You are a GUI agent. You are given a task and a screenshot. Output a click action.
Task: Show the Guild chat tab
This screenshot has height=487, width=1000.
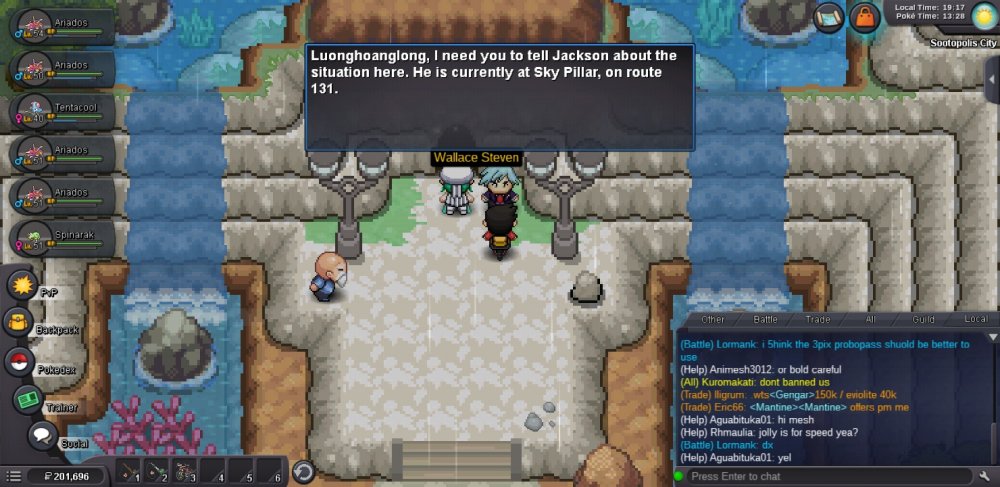pos(923,319)
